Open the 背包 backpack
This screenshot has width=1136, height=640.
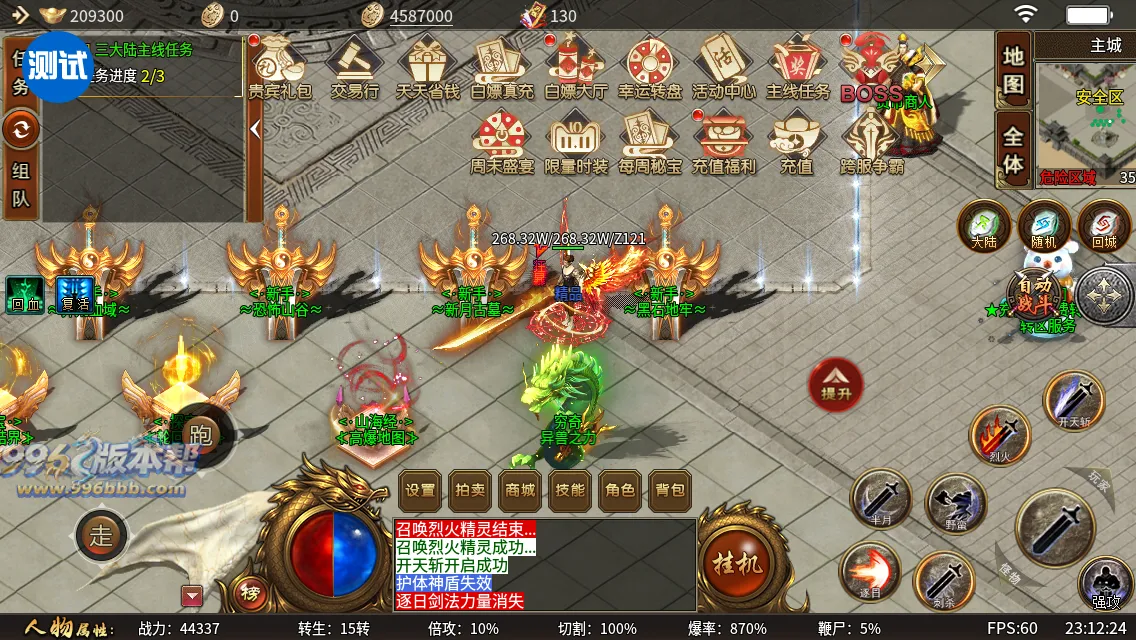[x=670, y=490]
